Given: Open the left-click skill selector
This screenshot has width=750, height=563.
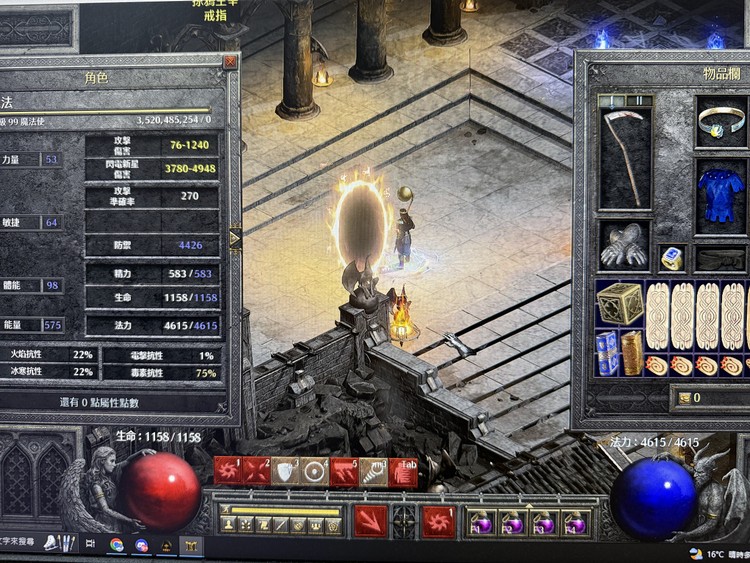Looking at the screenshot, I should [370, 520].
